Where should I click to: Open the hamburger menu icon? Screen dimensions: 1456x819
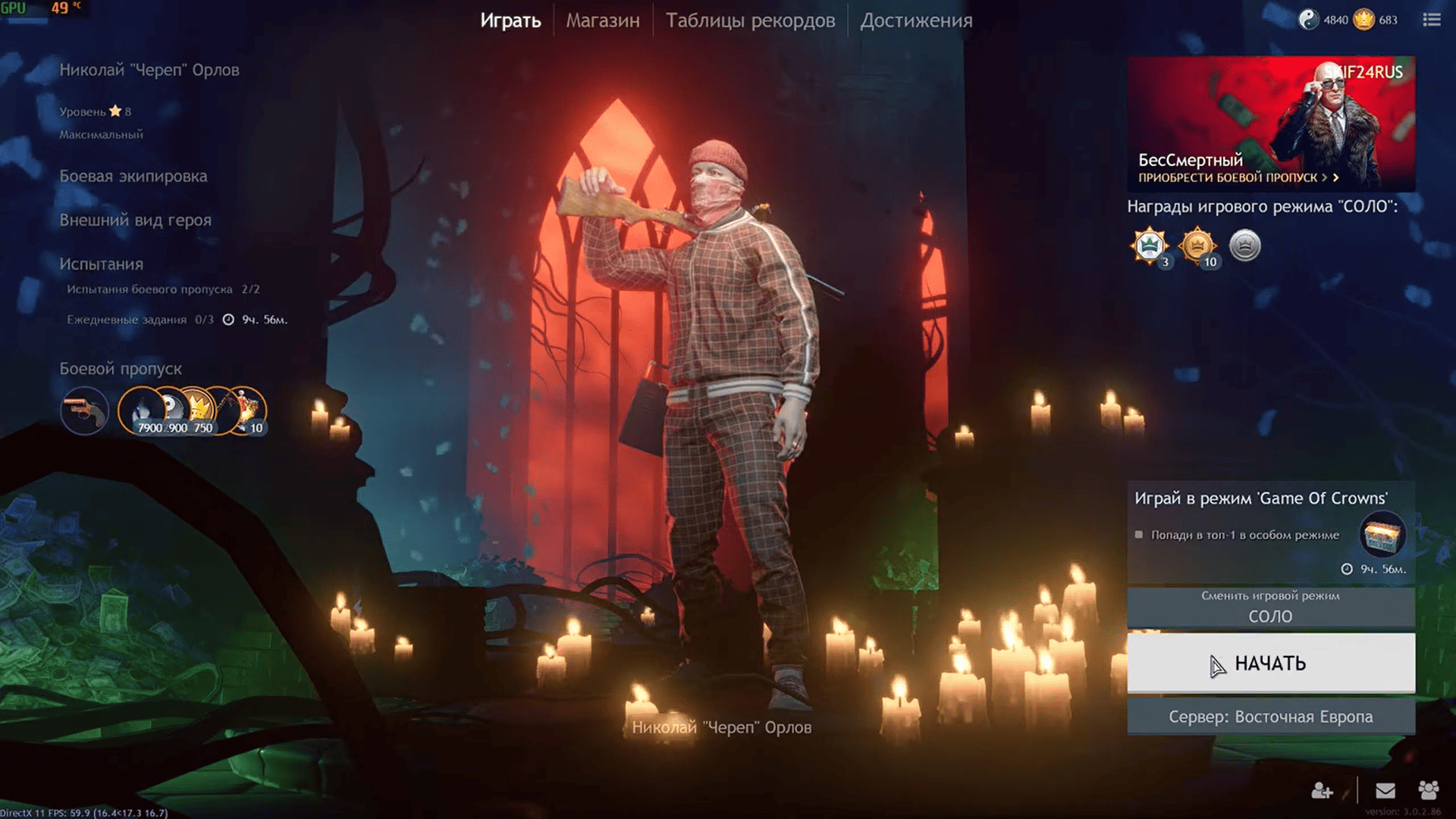[x=1431, y=20]
